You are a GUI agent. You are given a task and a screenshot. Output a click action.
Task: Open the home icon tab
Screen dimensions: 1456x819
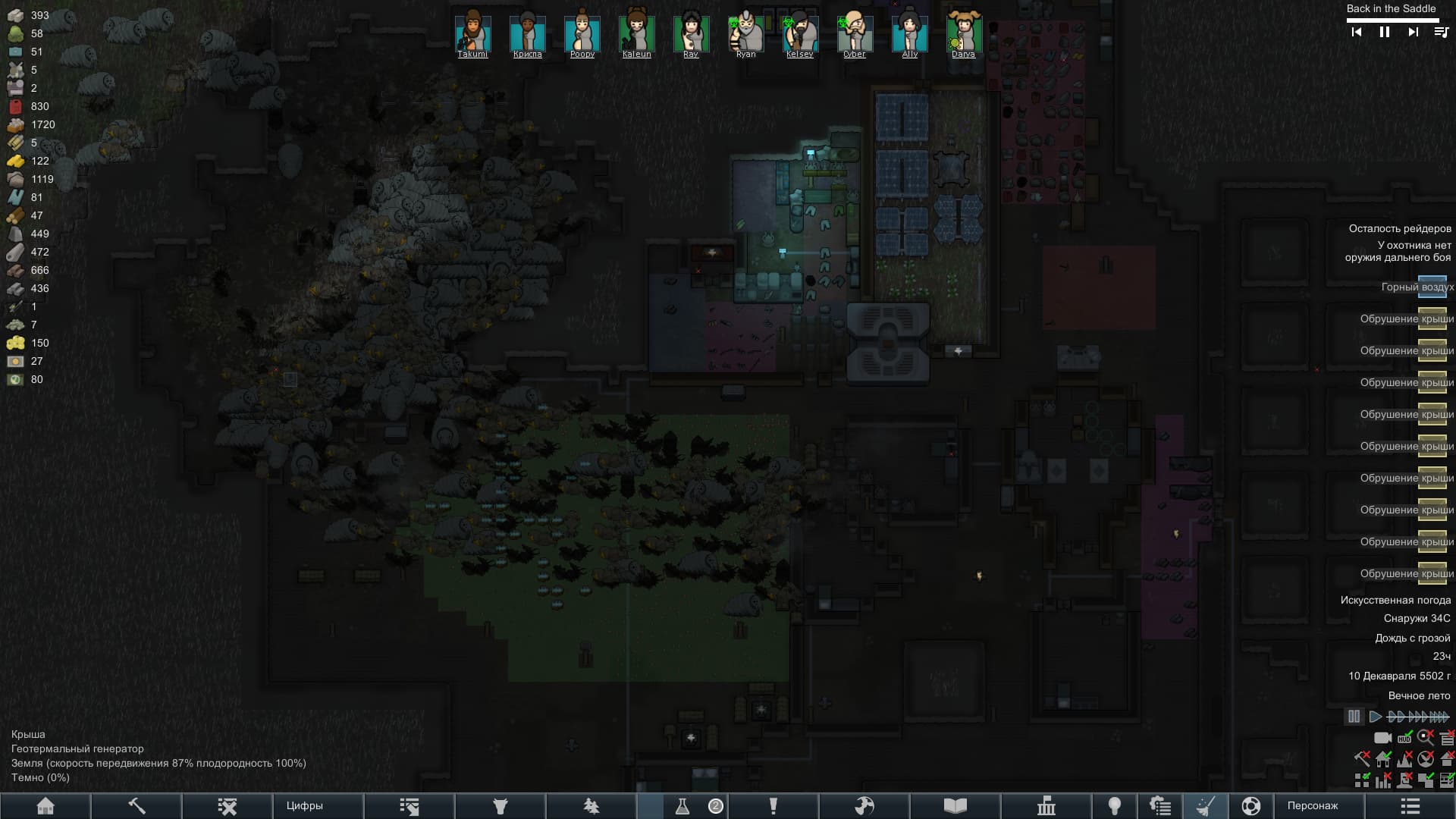tap(45, 805)
